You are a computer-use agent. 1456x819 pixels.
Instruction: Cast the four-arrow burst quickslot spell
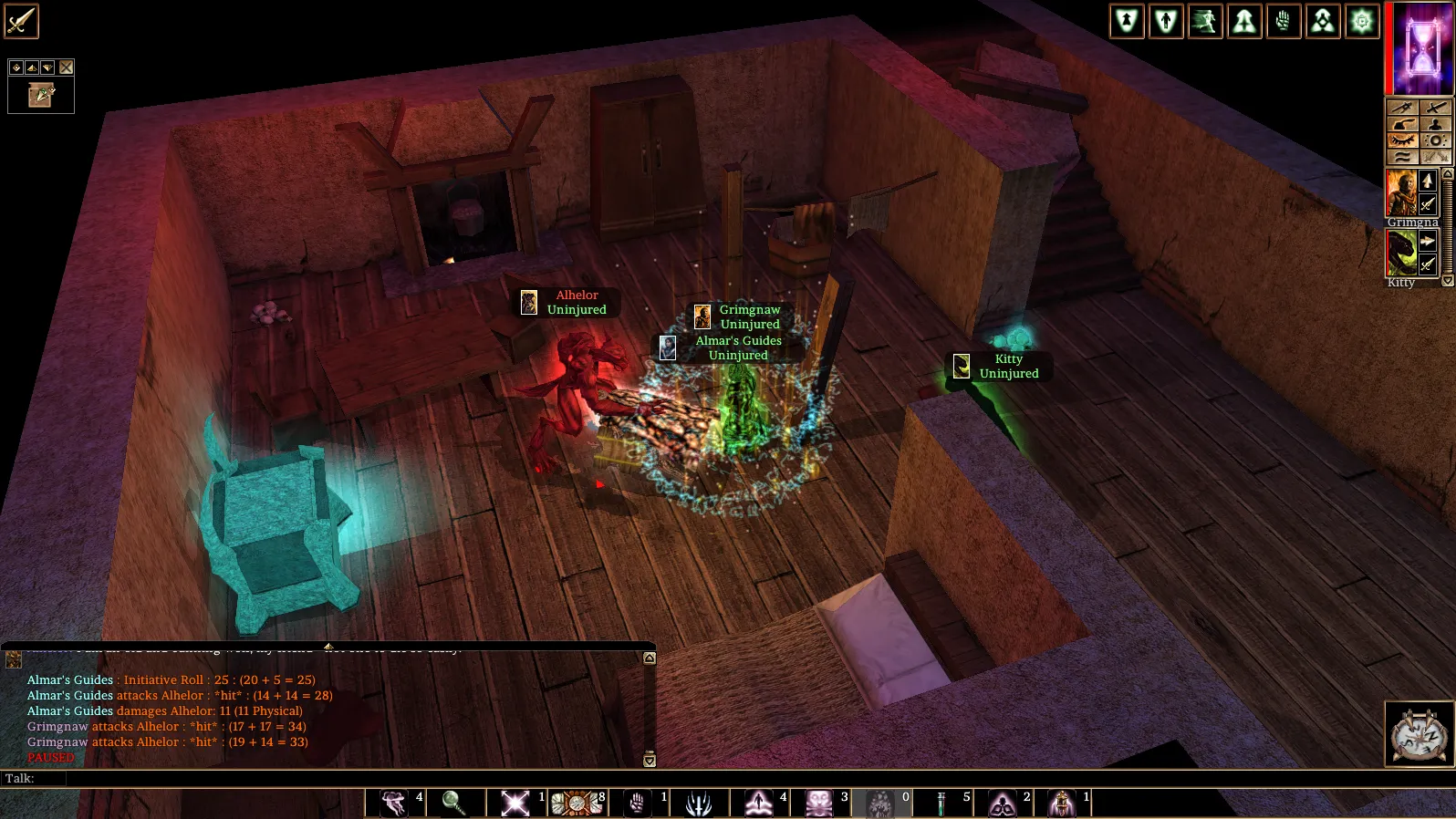[x=515, y=803]
